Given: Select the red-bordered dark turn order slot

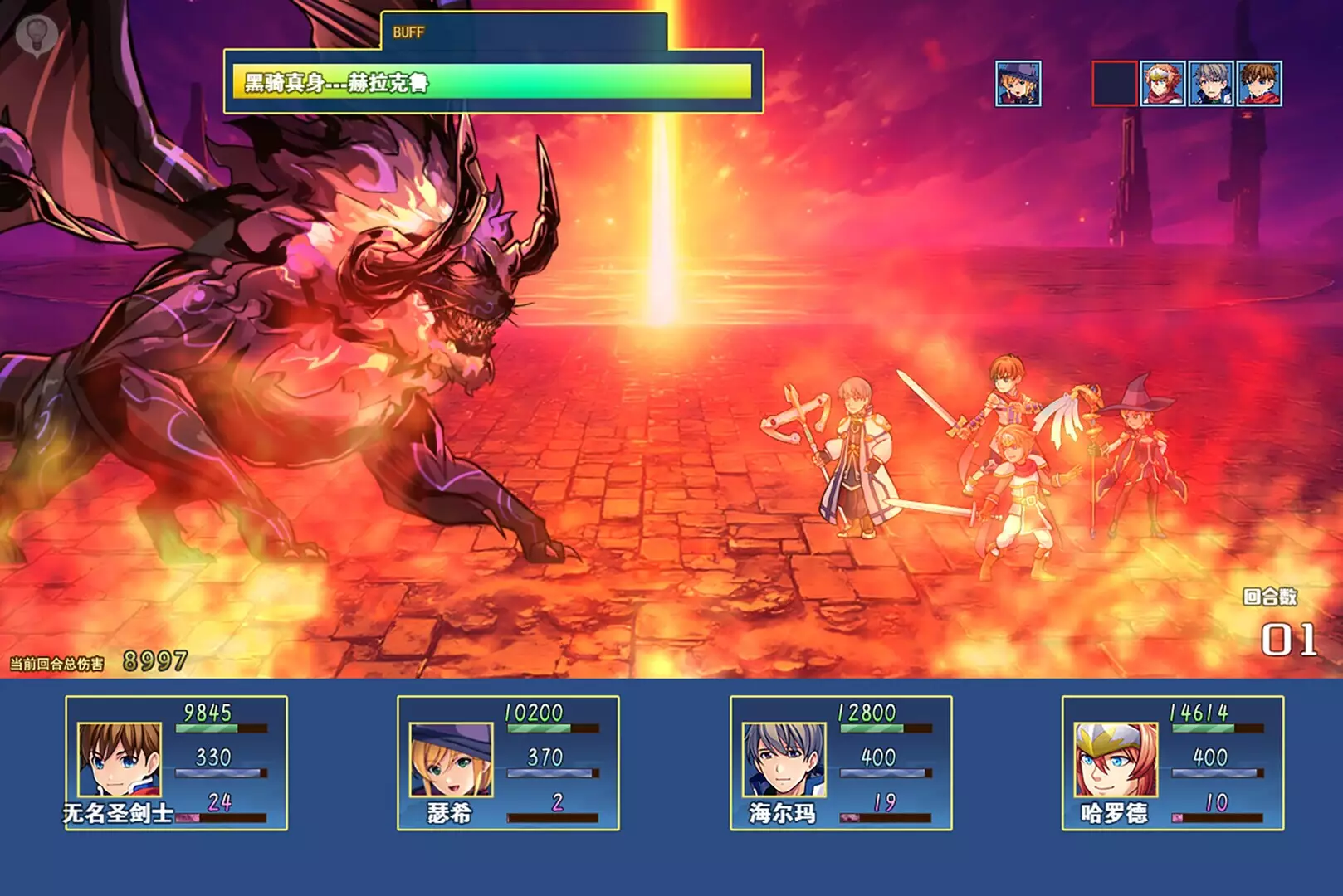Looking at the screenshot, I should coord(1114,84).
